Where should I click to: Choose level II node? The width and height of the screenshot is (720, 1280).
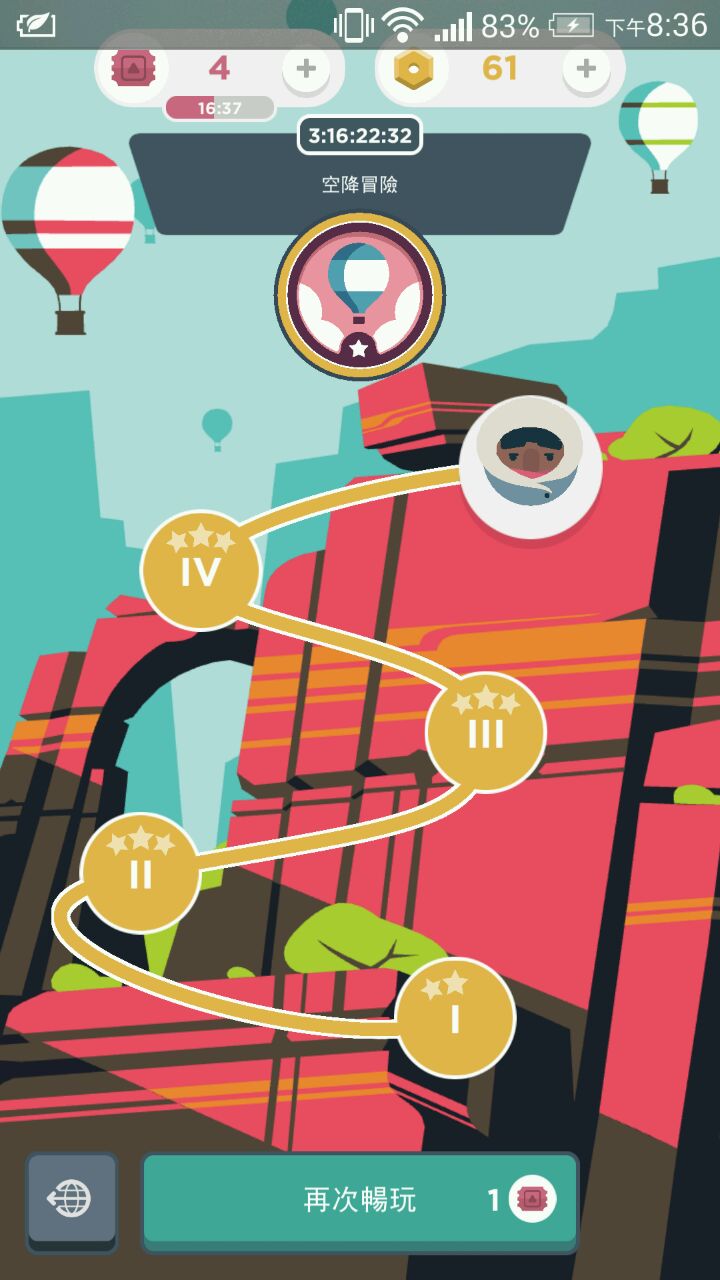click(x=140, y=873)
